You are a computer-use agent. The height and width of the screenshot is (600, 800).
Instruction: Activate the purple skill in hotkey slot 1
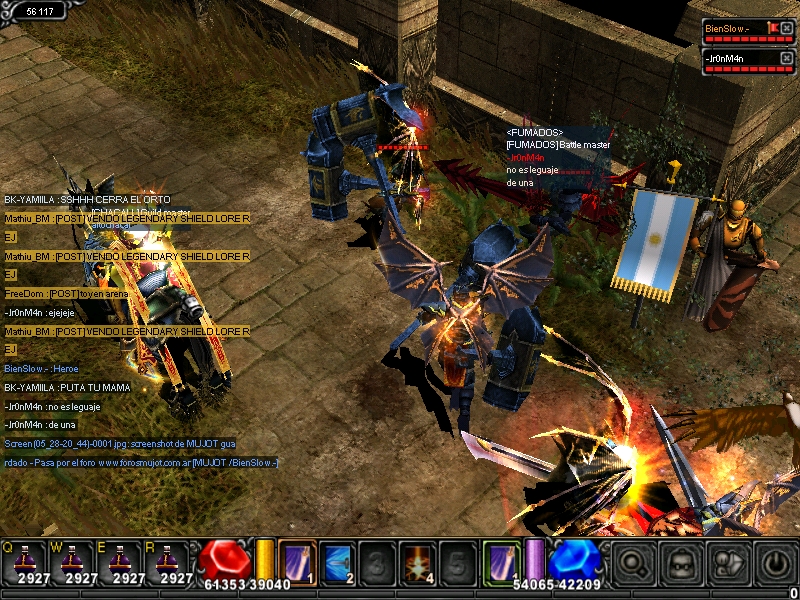point(297,561)
